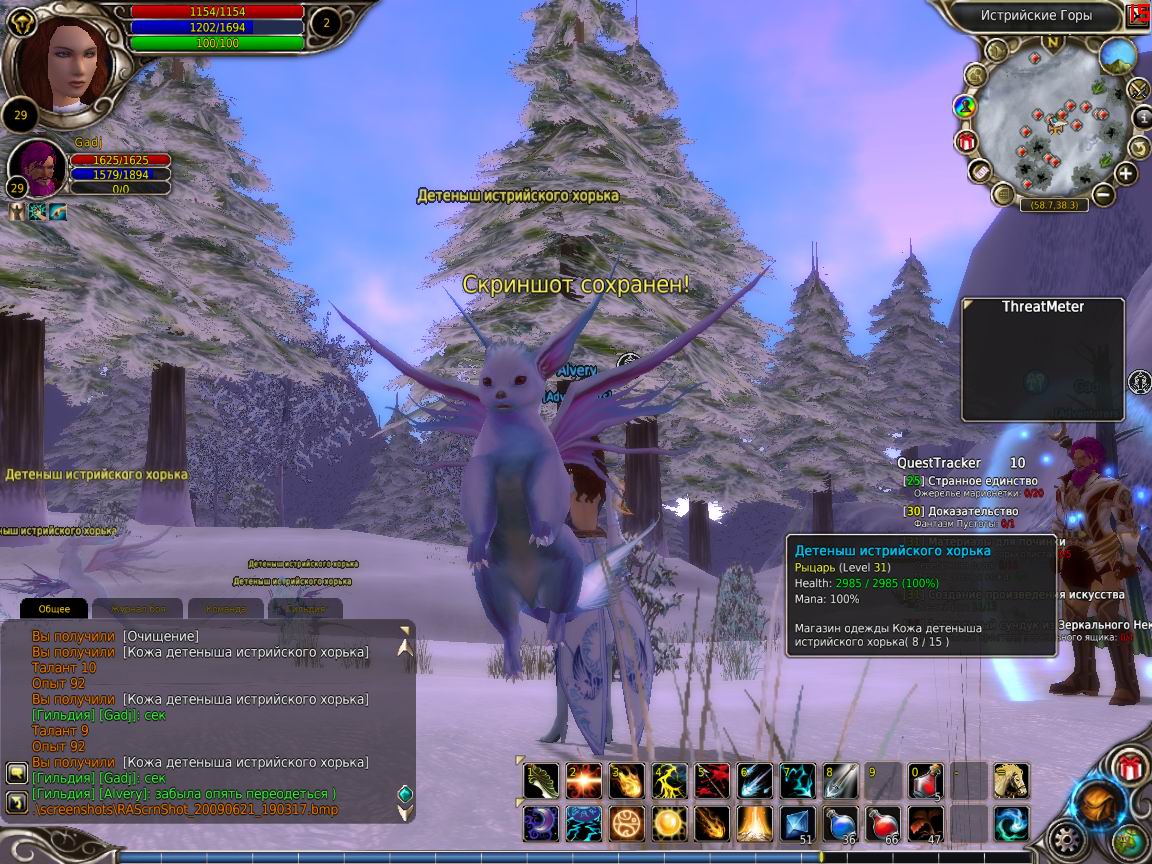Image resolution: width=1152 pixels, height=864 pixels.
Task: Activate the fireball skill in slot 3
Action: (627, 781)
